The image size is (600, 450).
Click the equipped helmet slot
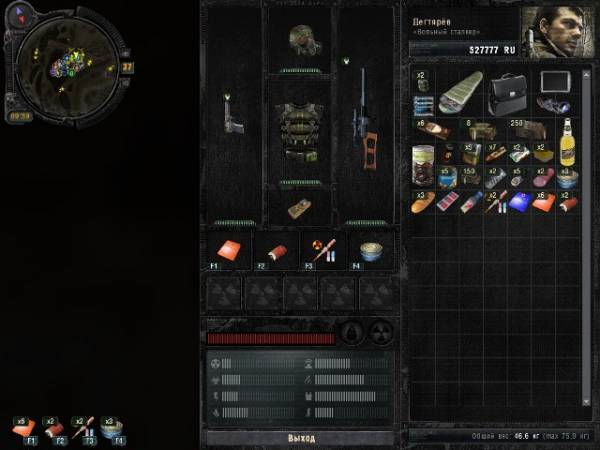point(299,41)
